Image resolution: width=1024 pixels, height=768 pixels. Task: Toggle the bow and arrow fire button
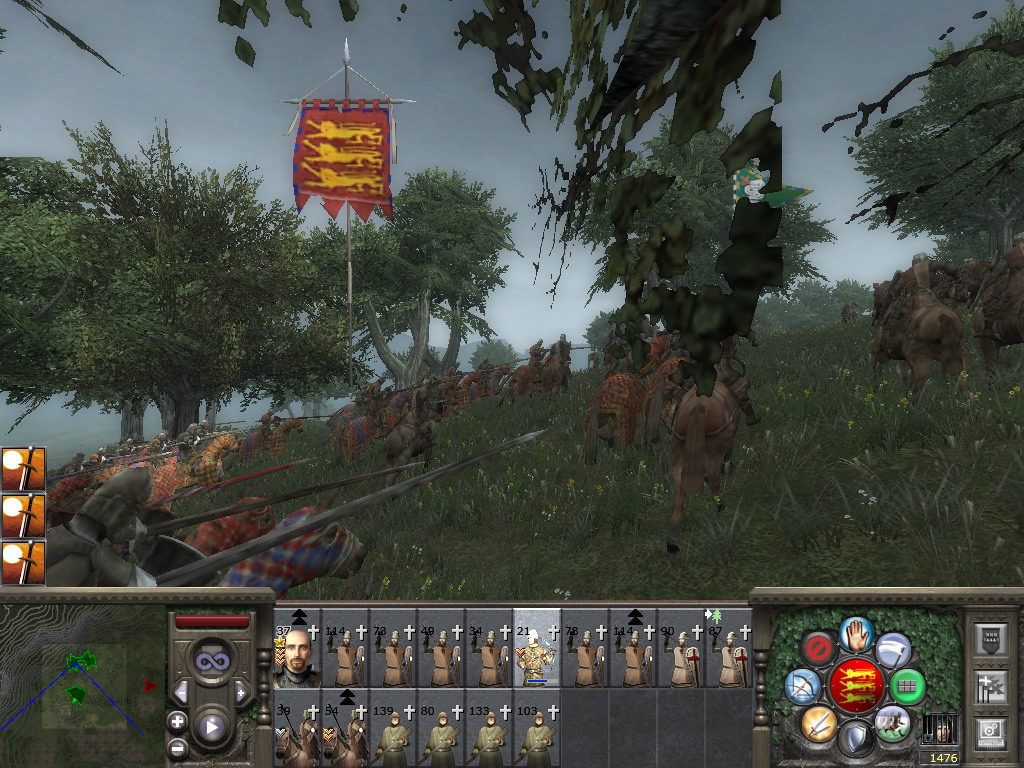(x=803, y=687)
